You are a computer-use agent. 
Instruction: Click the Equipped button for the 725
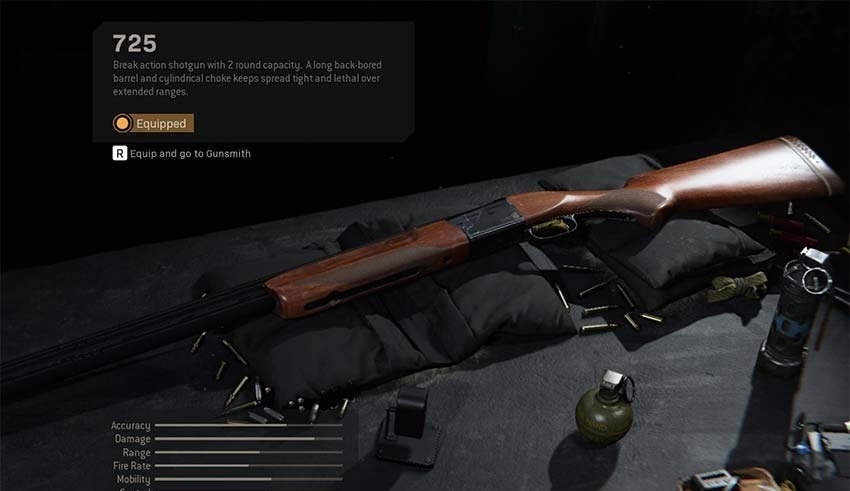153,124
